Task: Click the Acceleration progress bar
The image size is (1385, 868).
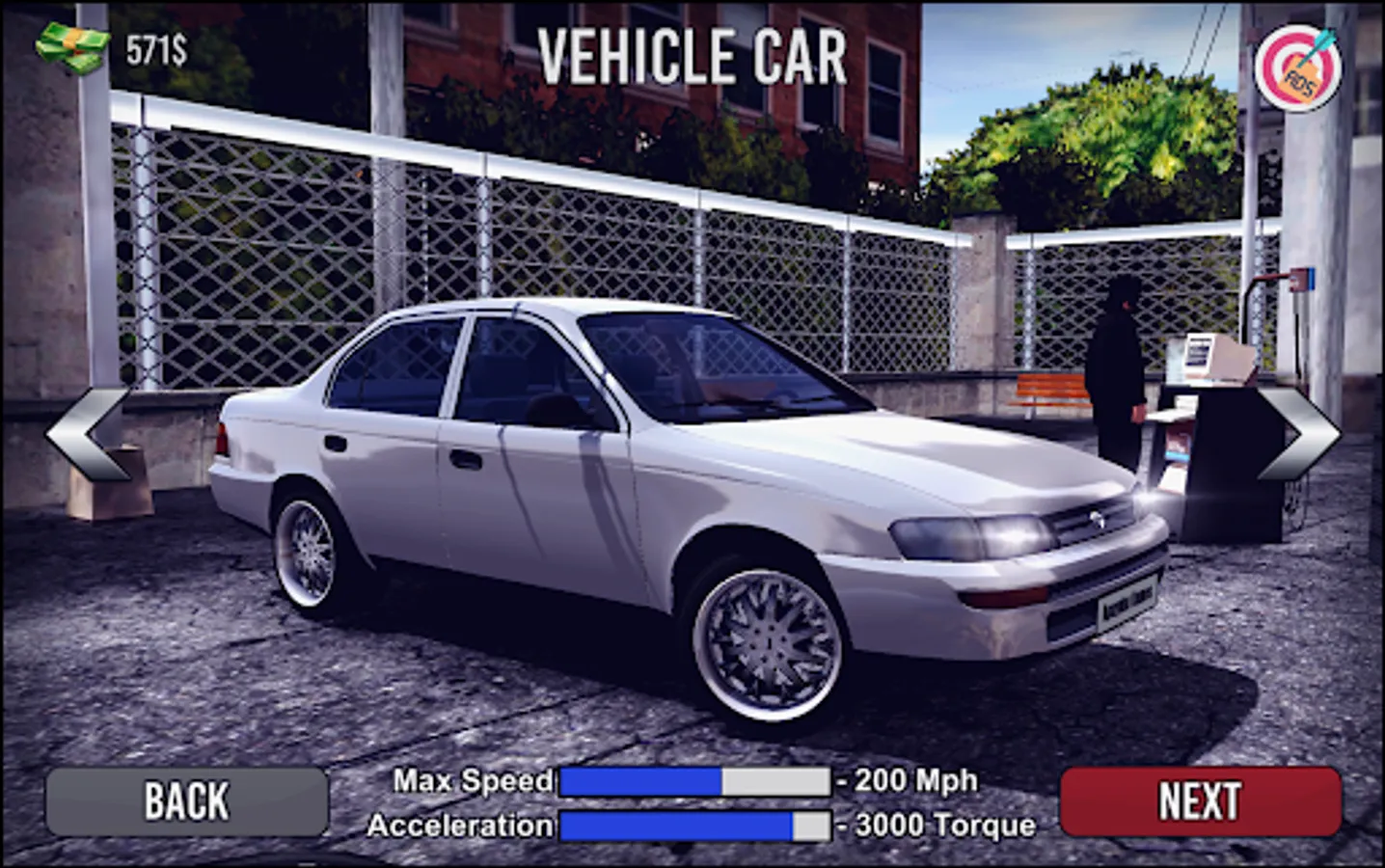Action: click(x=697, y=826)
